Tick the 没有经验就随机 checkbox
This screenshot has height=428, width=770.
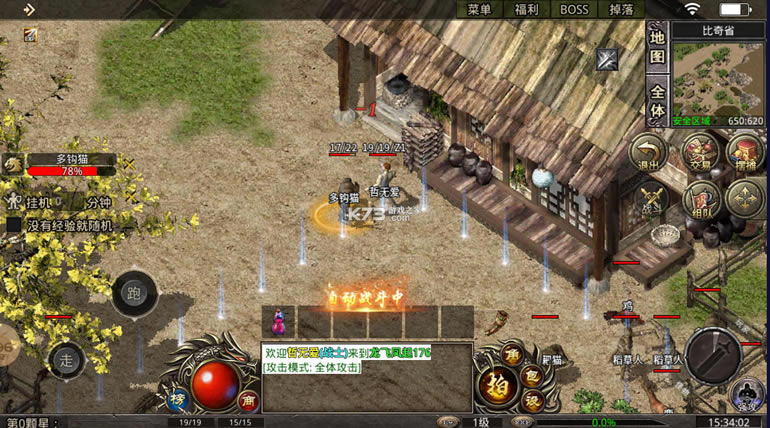(x=14, y=225)
